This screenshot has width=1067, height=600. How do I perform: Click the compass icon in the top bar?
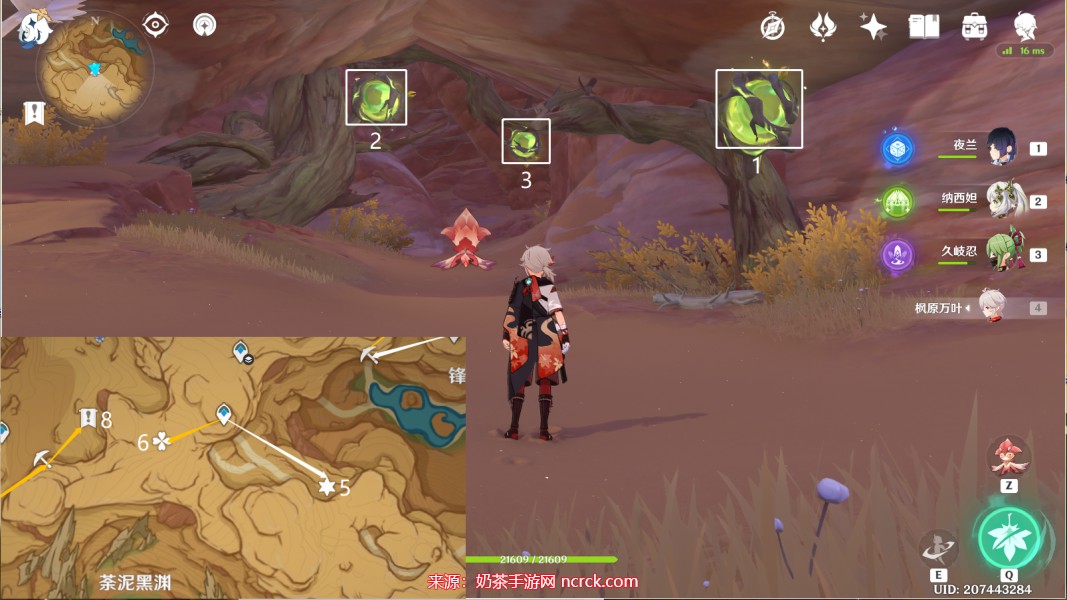click(772, 27)
